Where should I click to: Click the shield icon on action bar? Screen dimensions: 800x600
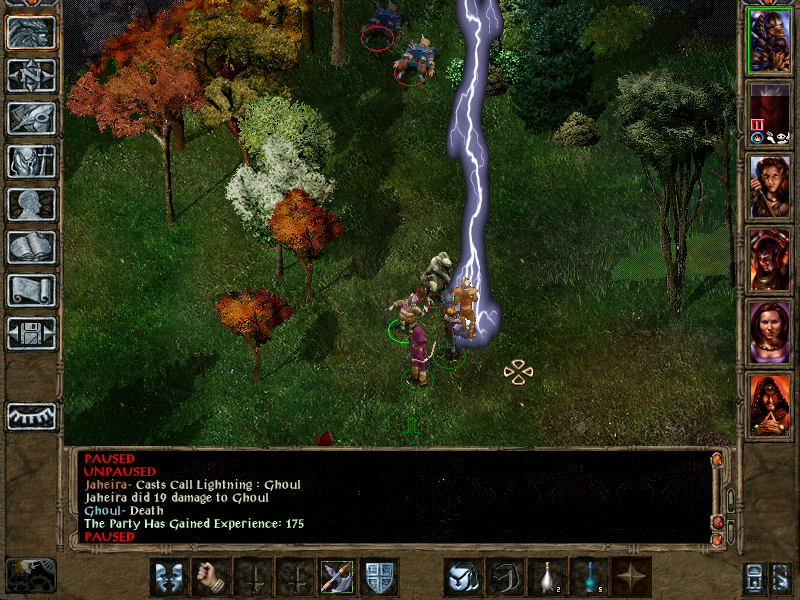[380, 577]
